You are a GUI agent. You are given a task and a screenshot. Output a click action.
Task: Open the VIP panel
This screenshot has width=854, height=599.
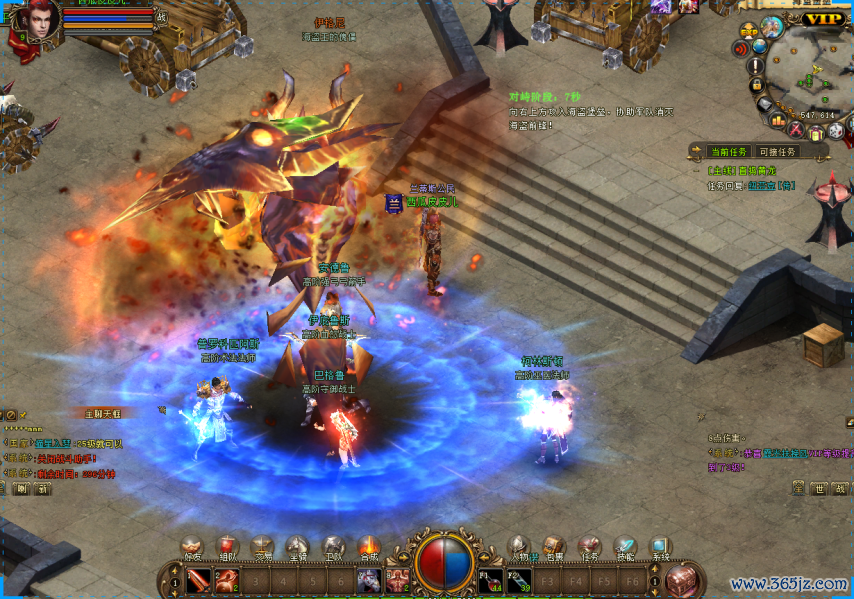824,18
